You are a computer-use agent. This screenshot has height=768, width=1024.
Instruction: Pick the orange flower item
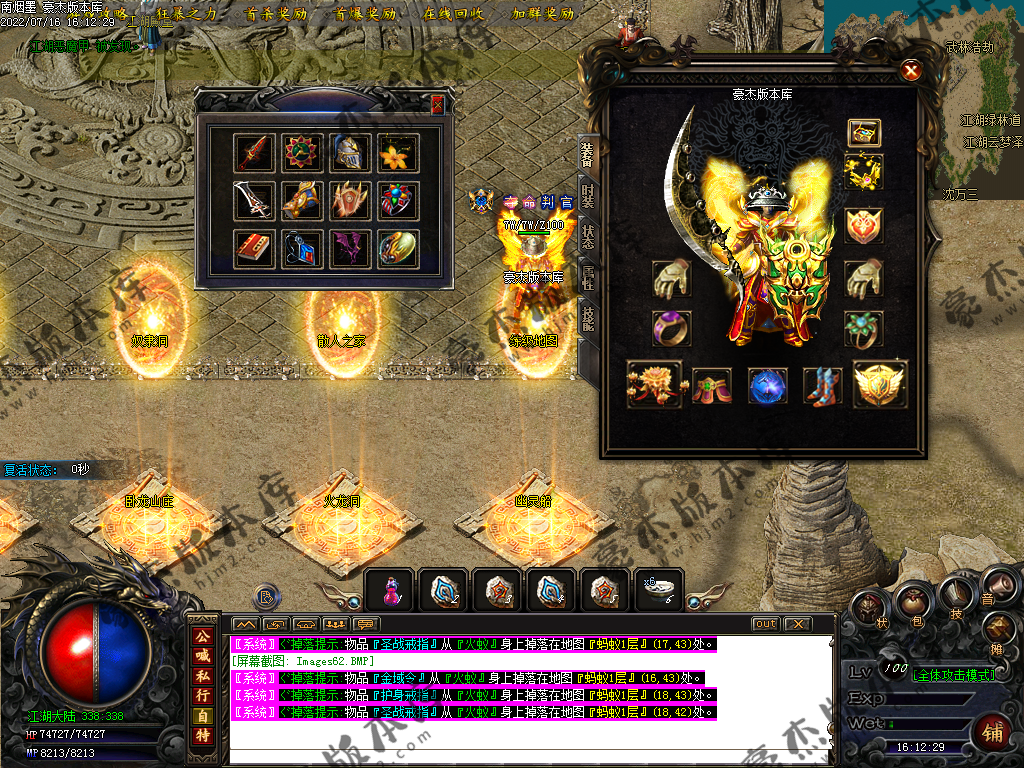pyautogui.click(x=398, y=153)
